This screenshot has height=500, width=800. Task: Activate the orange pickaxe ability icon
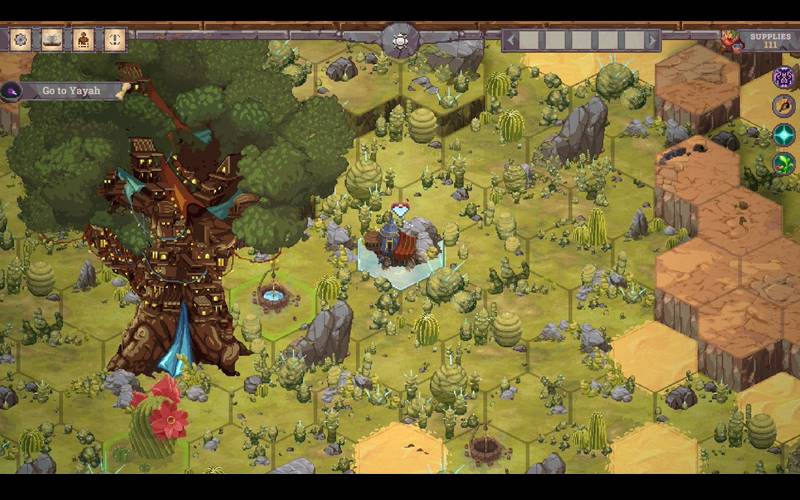pyautogui.click(x=784, y=106)
